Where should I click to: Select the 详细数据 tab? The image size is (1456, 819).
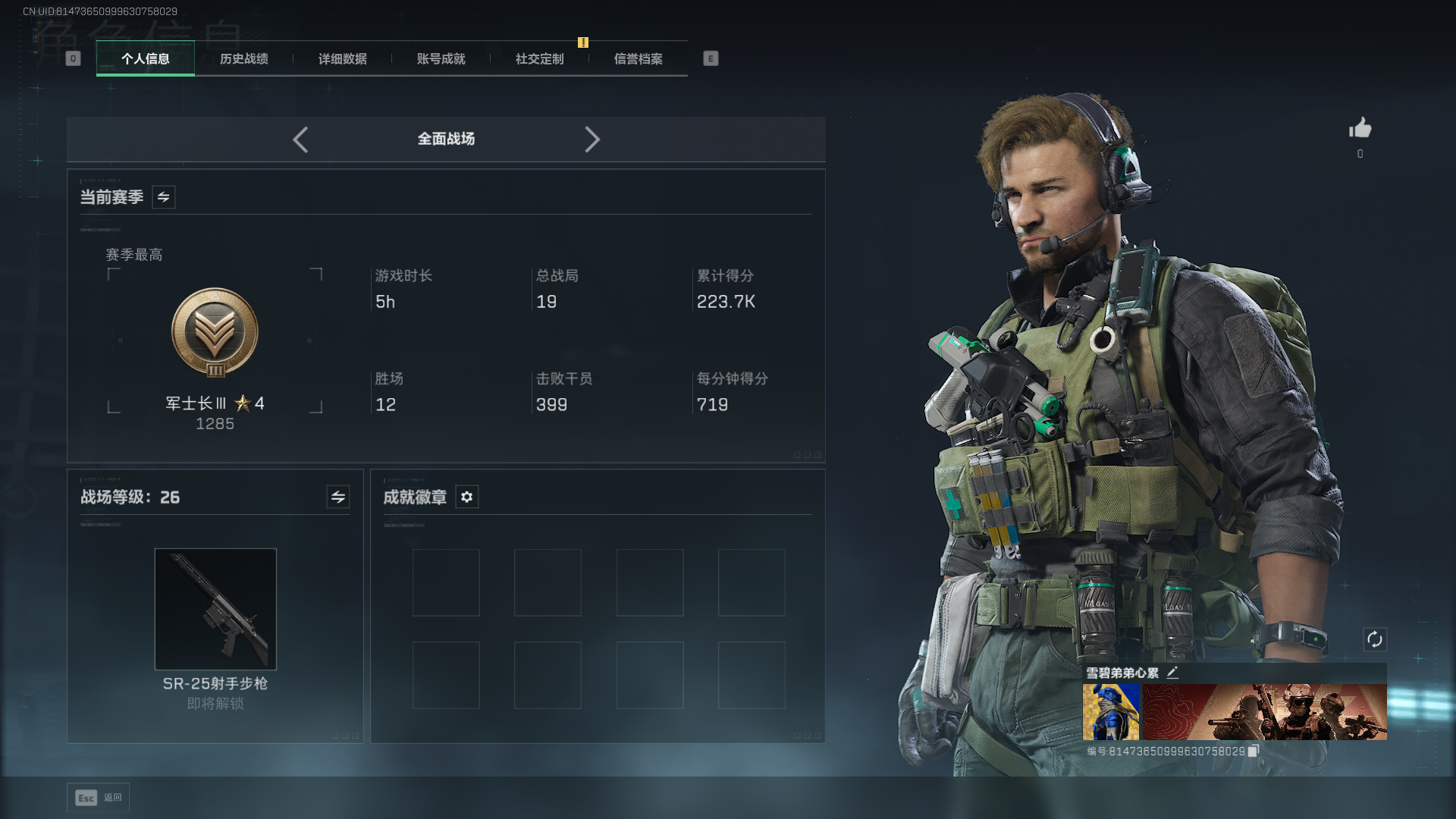[x=343, y=59]
